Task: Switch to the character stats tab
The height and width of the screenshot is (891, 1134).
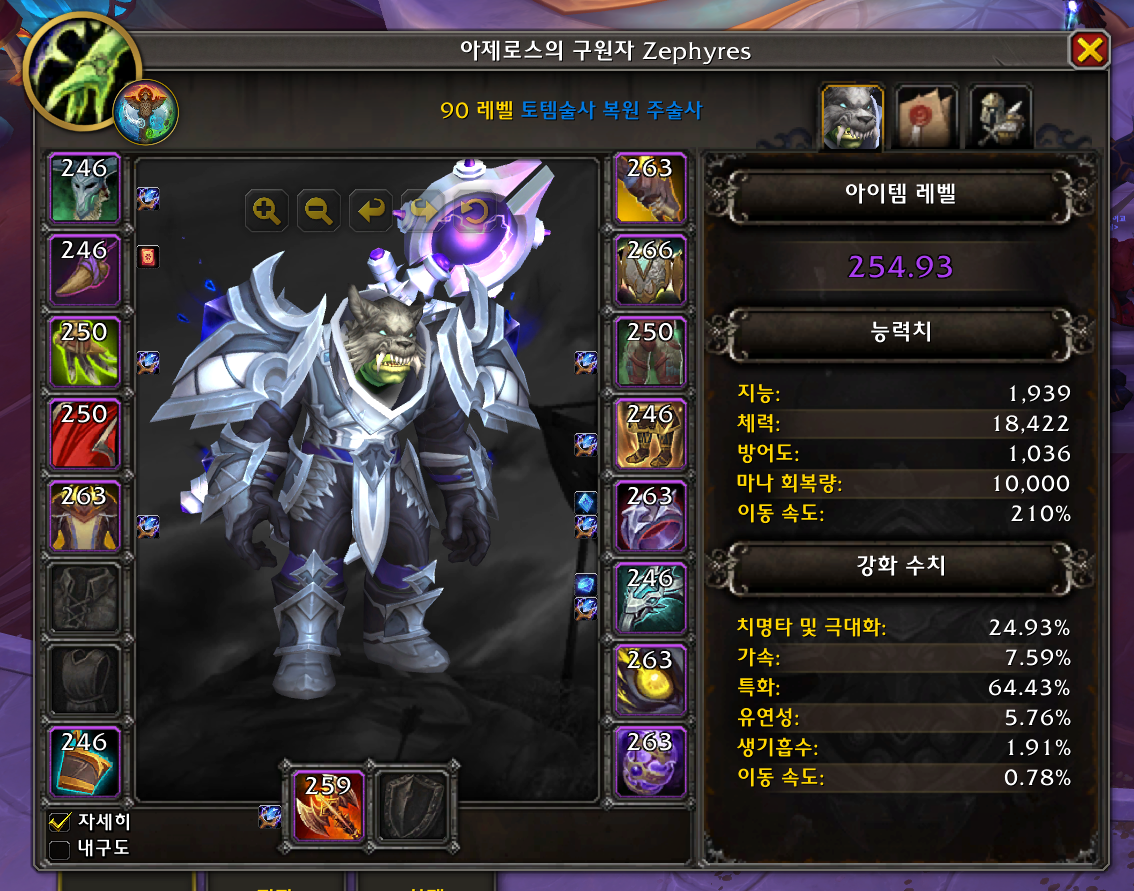Action: [851, 117]
